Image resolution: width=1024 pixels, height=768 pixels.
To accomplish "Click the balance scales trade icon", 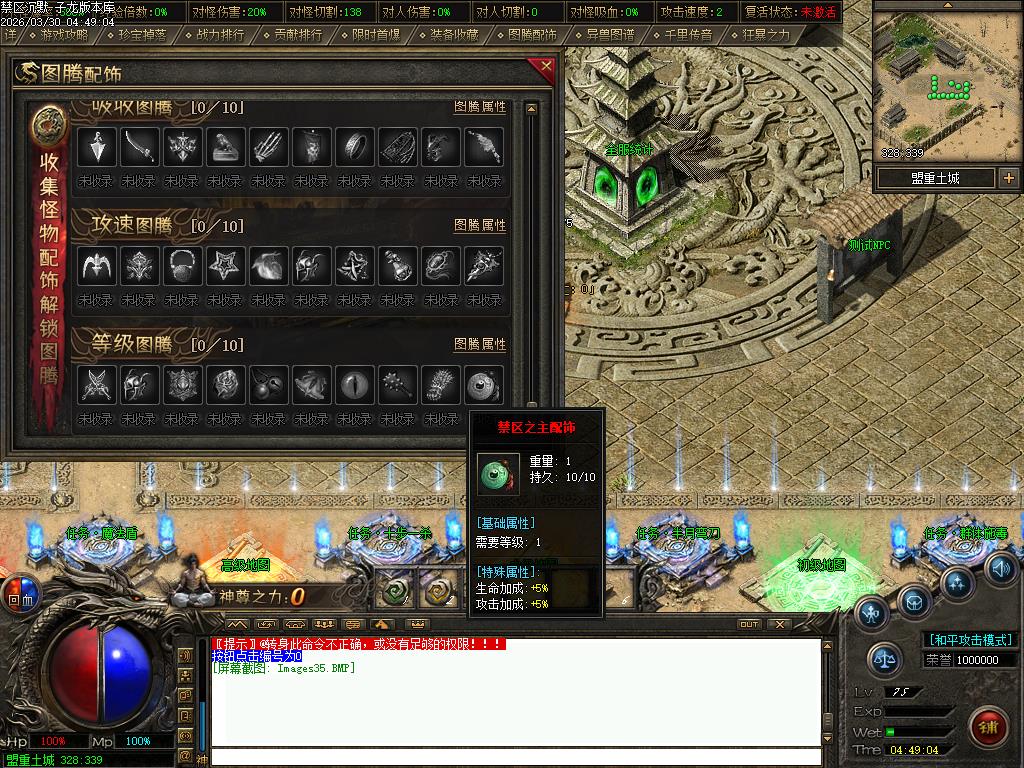I will click(x=885, y=659).
